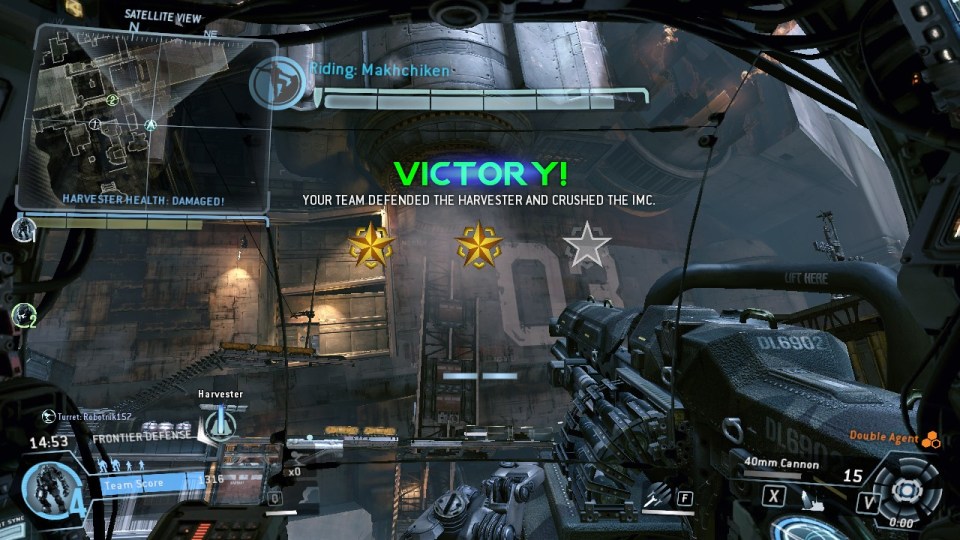Screen dimensions: 960x540
Task: Click the ship icon beside X
Action: 815,498
